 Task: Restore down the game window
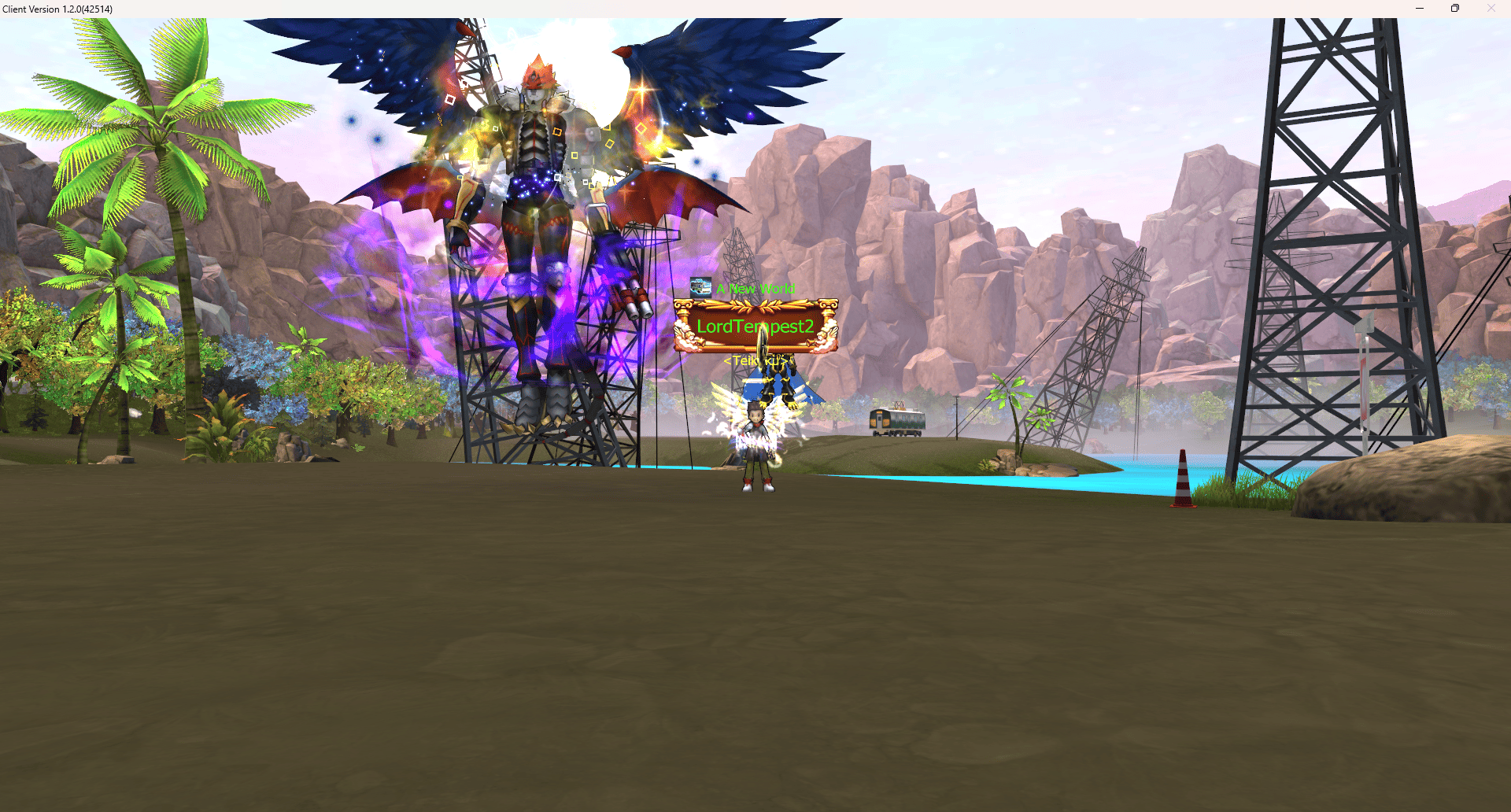(x=1455, y=9)
